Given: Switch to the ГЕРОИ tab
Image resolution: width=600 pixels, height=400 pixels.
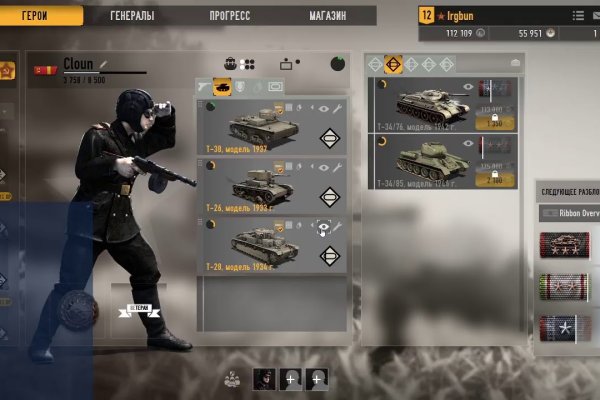Looking at the screenshot, I should tap(34, 16).
